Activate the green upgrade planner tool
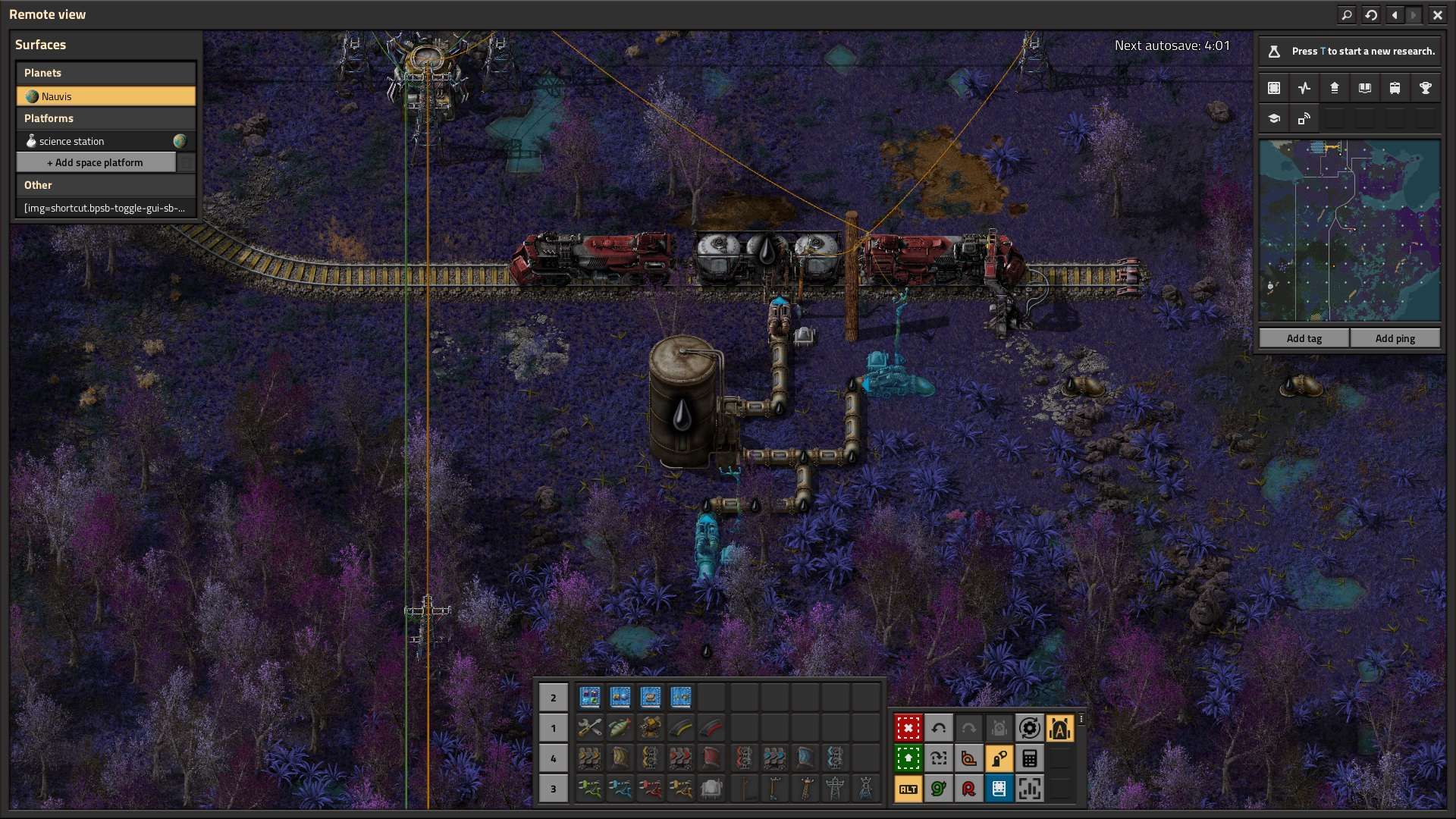 coord(908,758)
